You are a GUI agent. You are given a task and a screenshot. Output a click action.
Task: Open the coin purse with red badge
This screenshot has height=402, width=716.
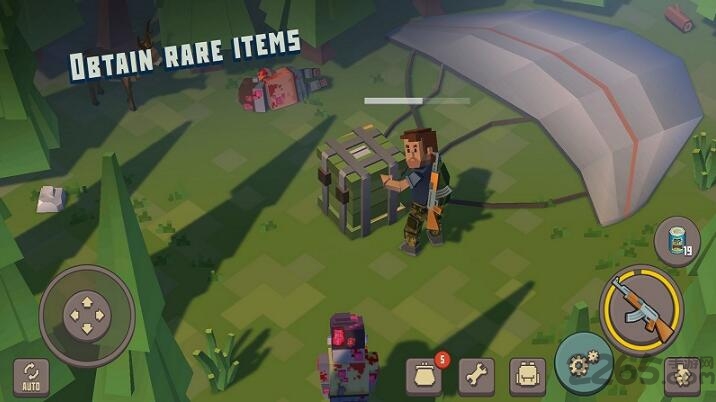pyautogui.click(x=424, y=376)
